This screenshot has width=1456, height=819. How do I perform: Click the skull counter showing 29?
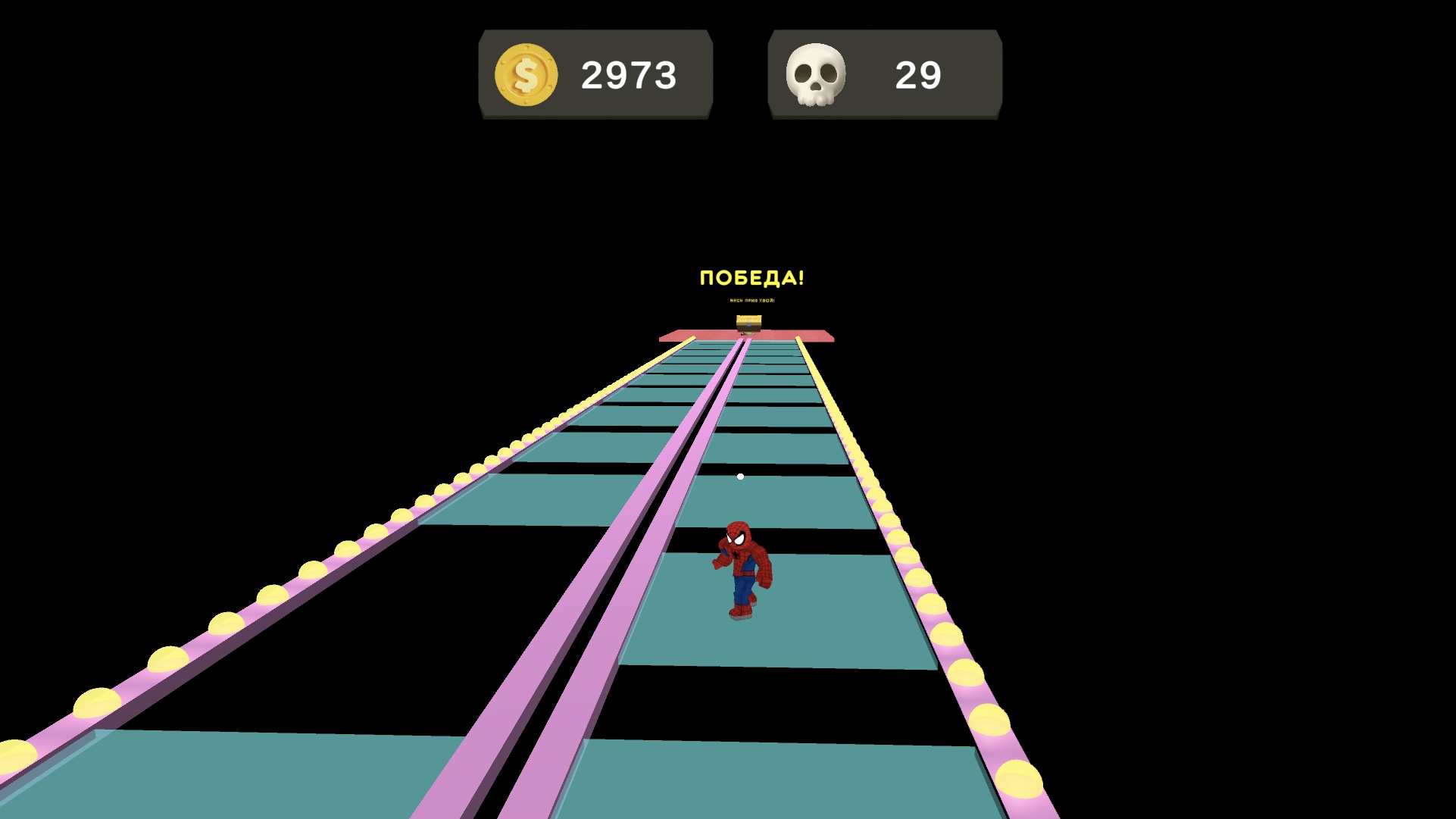[918, 73]
